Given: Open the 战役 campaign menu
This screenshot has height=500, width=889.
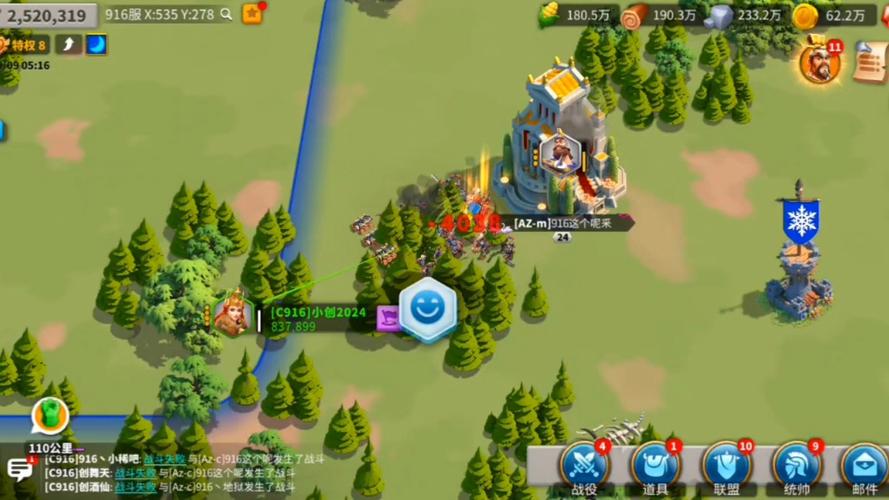Looking at the screenshot, I should [583, 467].
